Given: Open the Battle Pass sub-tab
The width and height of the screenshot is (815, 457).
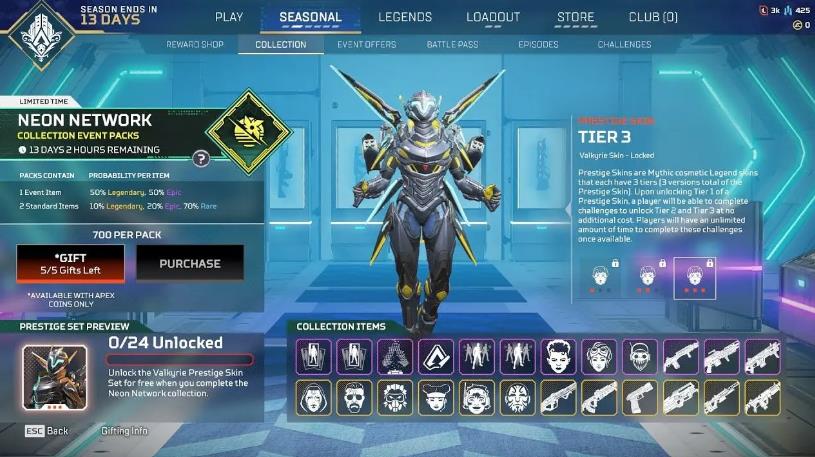Looking at the screenshot, I should pyautogui.click(x=454, y=45).
